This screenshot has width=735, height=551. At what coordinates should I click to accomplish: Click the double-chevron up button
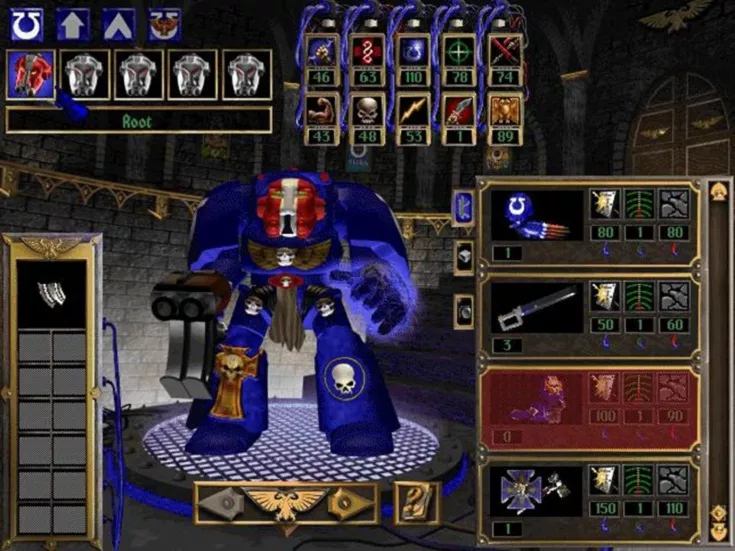click(x=119, y=23)
